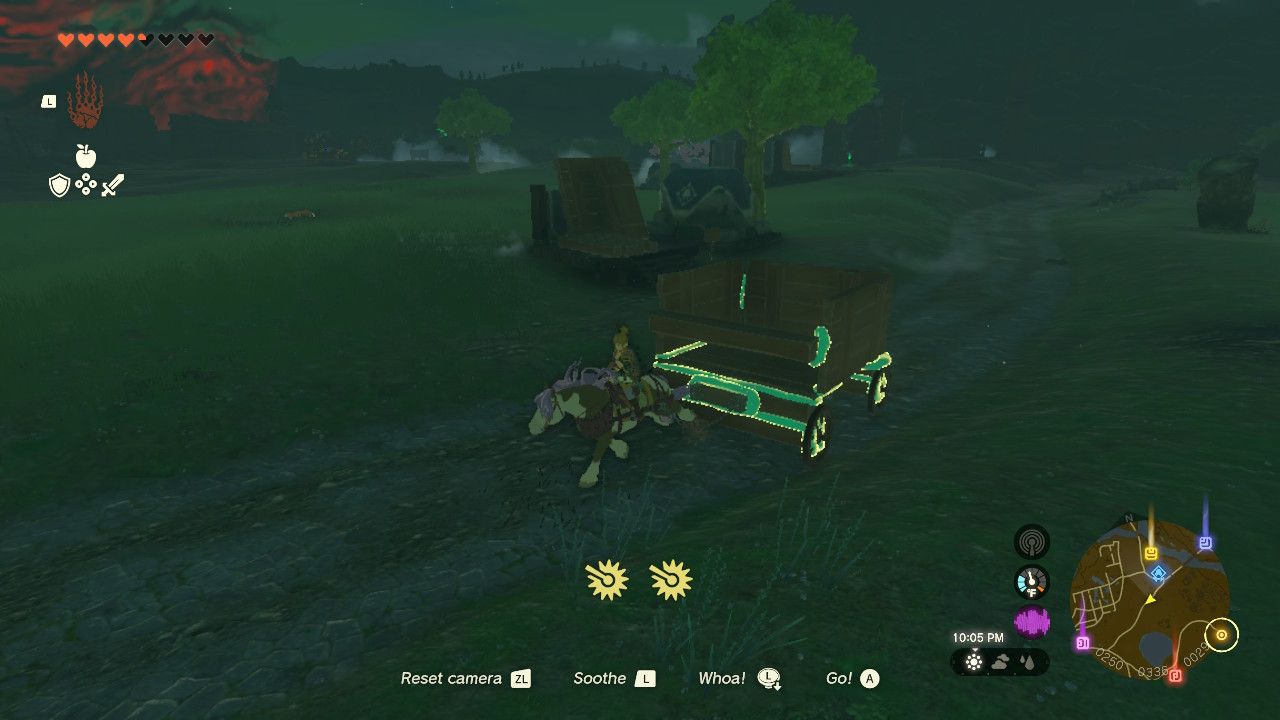Click the Reset camera ZL prompt

tap(451, 678)
